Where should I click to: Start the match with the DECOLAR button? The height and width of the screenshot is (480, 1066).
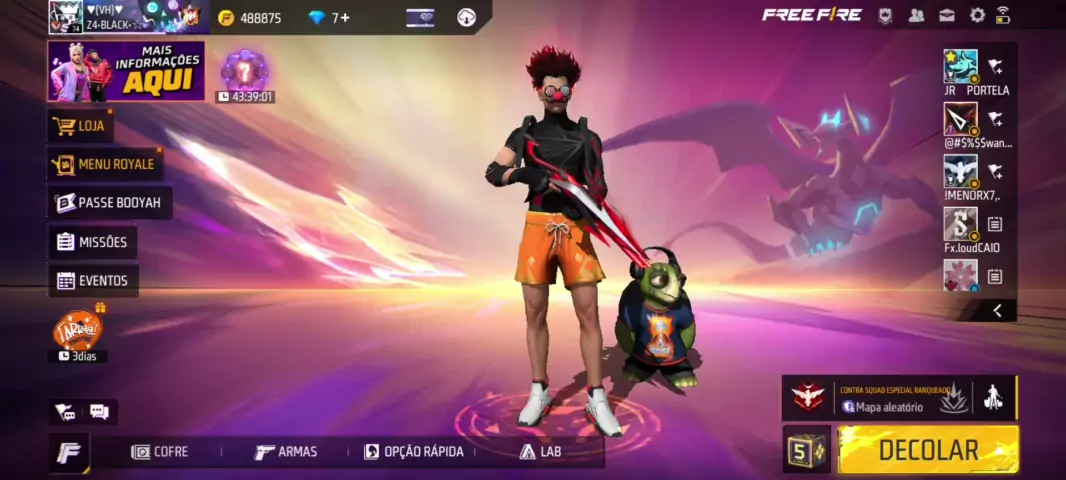pos(928,450)
